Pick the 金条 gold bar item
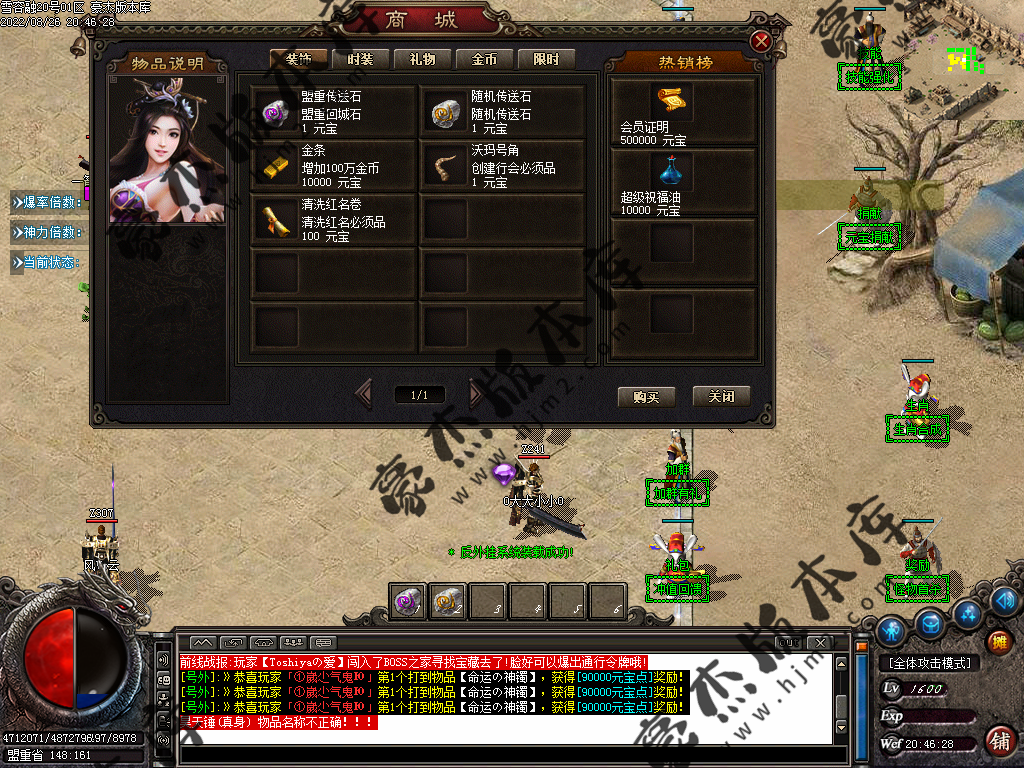 tap(333, 165)
